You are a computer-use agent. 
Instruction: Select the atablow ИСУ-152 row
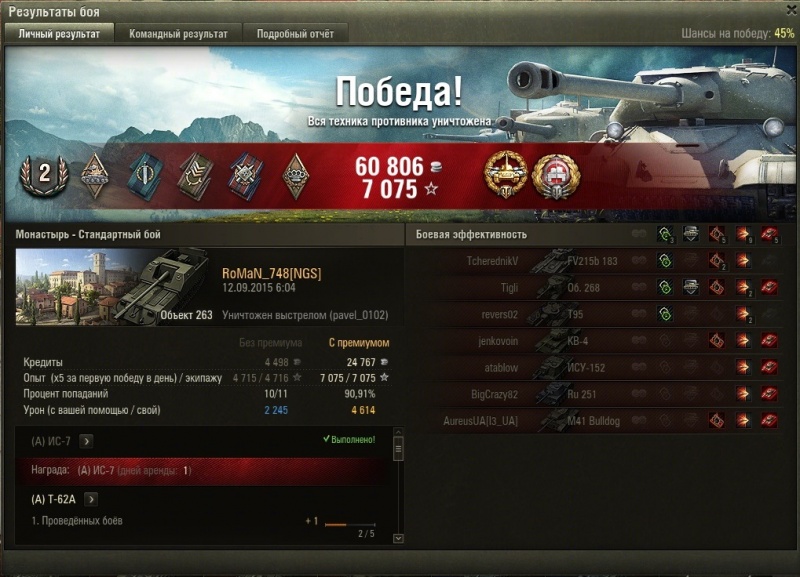click(x=602, y=368)
